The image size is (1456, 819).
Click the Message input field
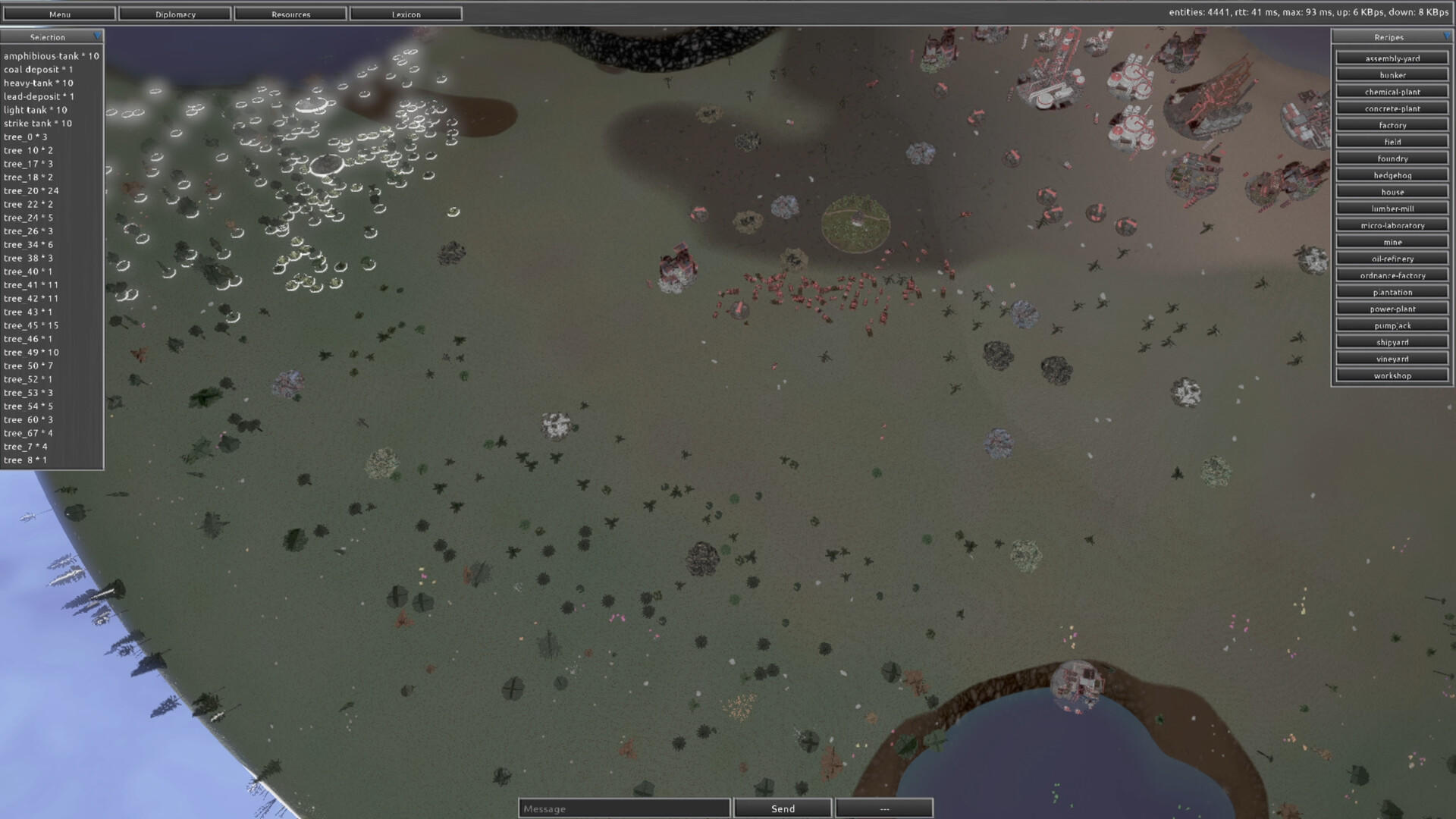623,808
